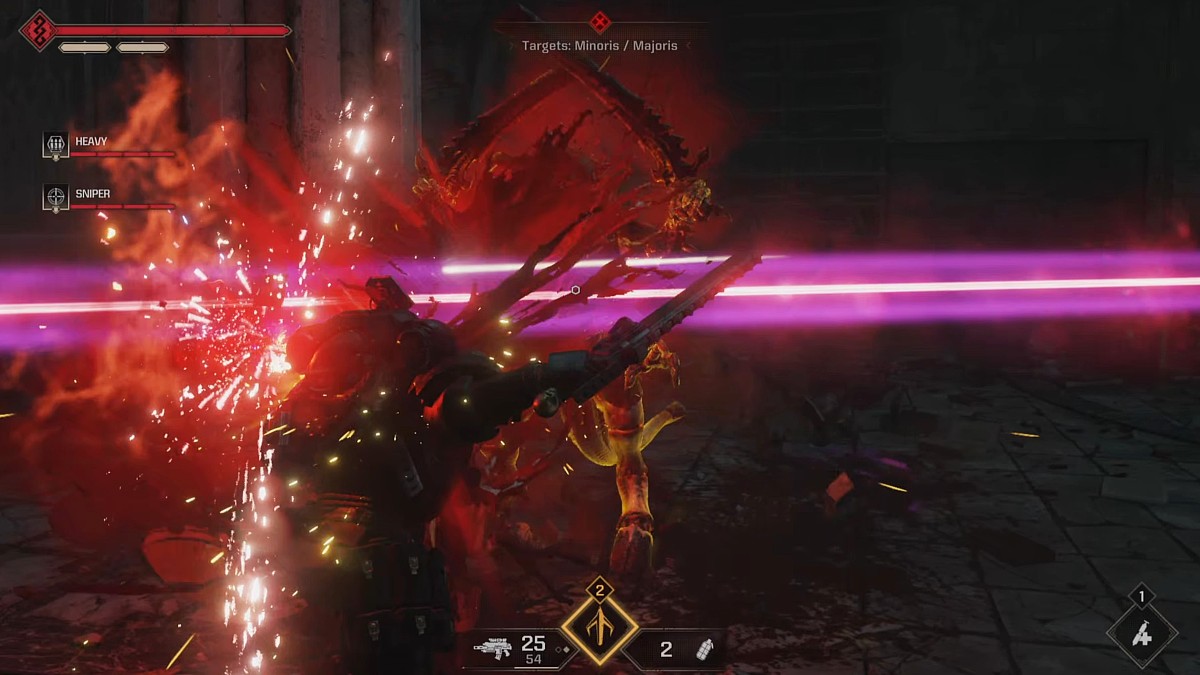The image size is (1200, 675).
Task: Select the bolt rifle weapon icon
Action: tap(491, 649)
